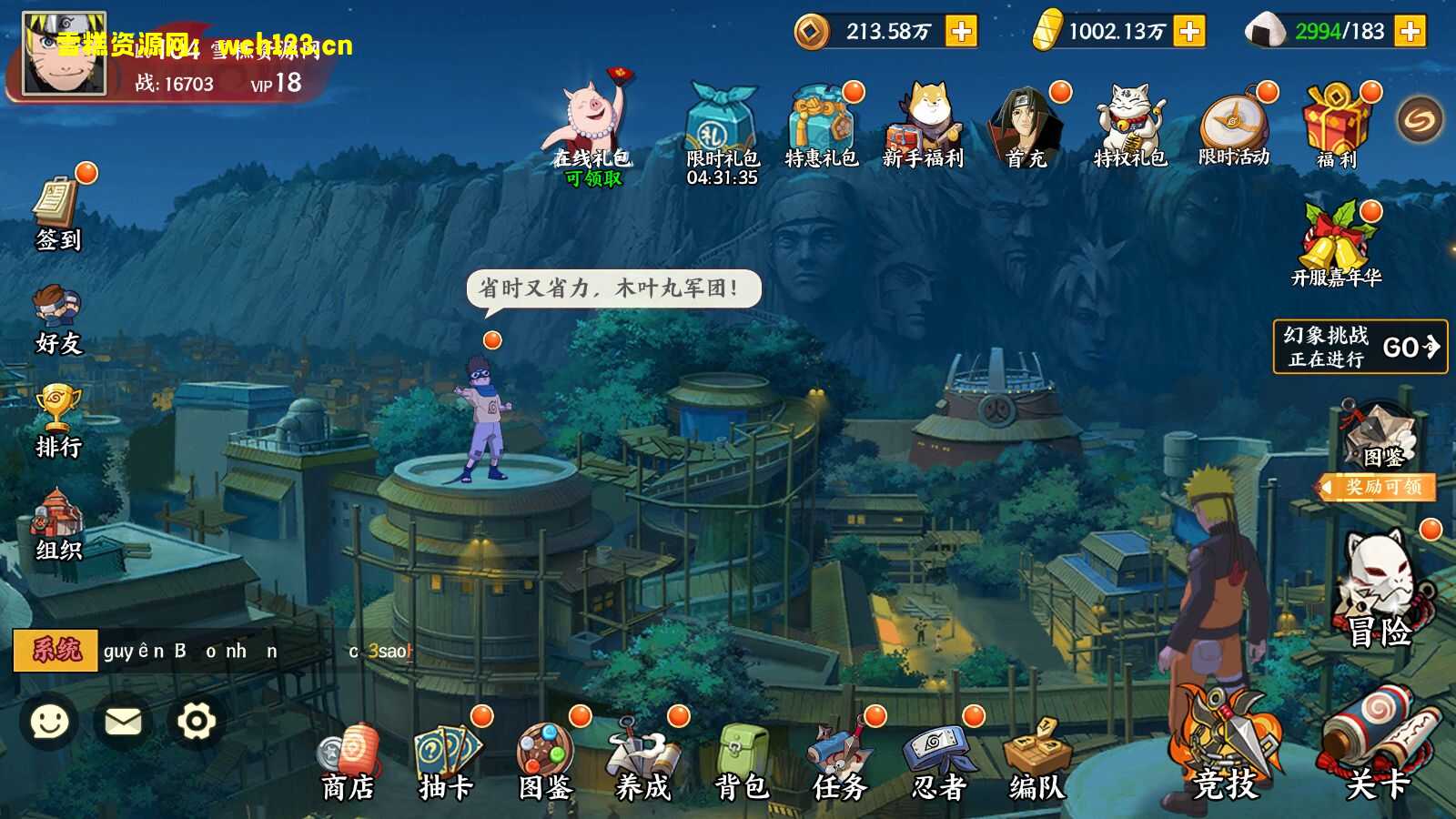Open the 好友 friends list
Screen dimensions: 1456x819
click(x=57, y=317)
